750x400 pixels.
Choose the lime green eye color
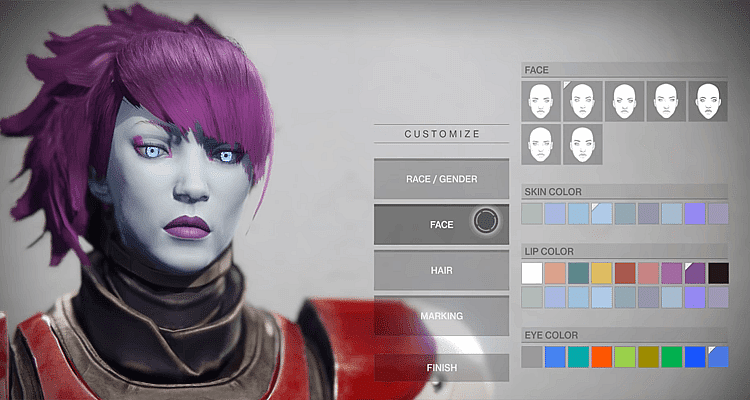tap(625, 357)
